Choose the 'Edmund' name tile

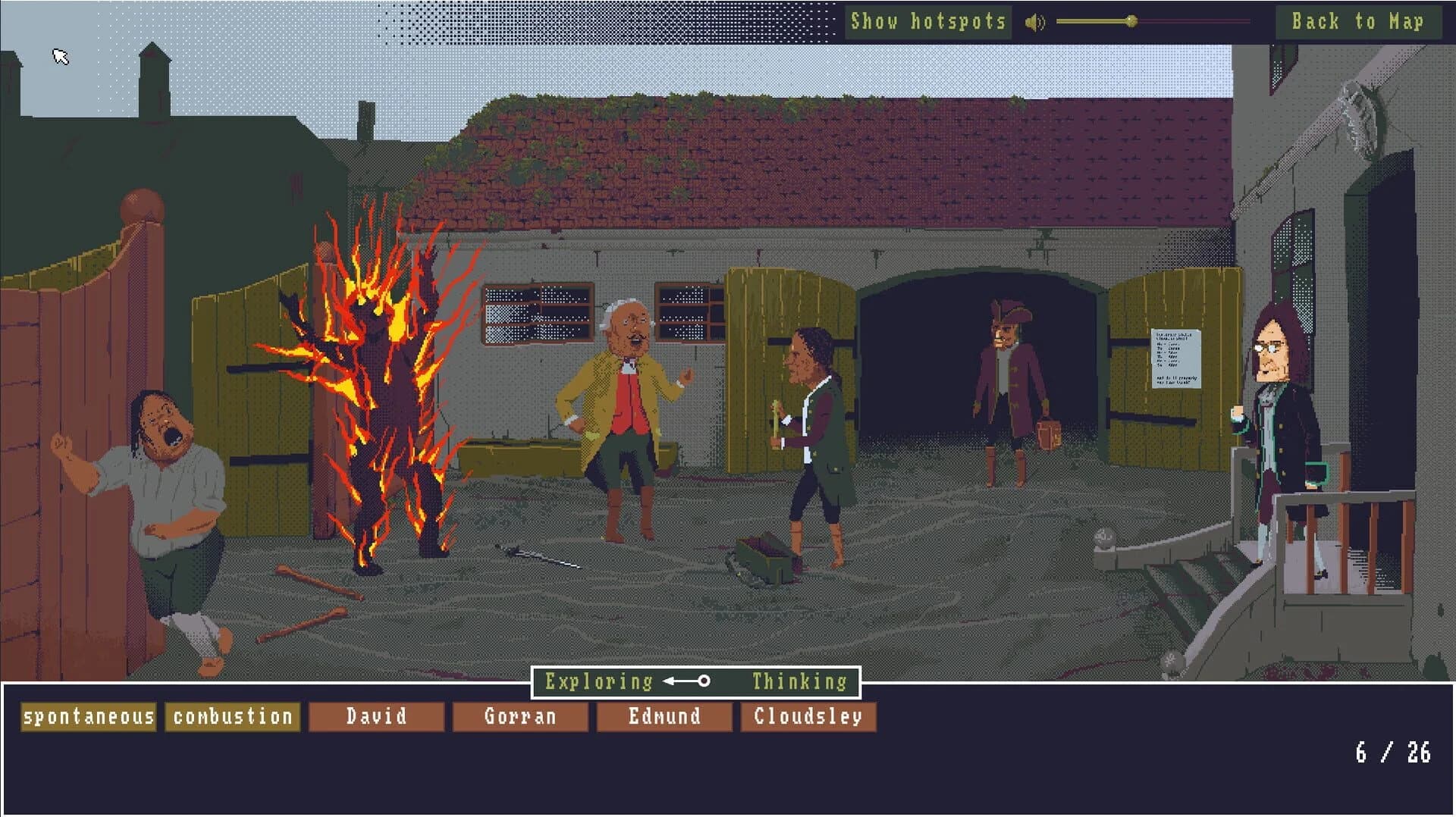(664, 715)
